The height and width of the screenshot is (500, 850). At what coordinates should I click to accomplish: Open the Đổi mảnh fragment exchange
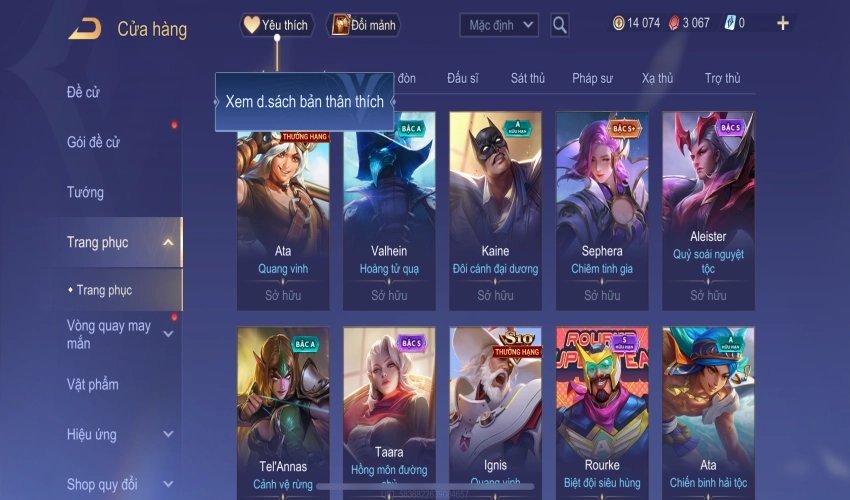point(363,25)
